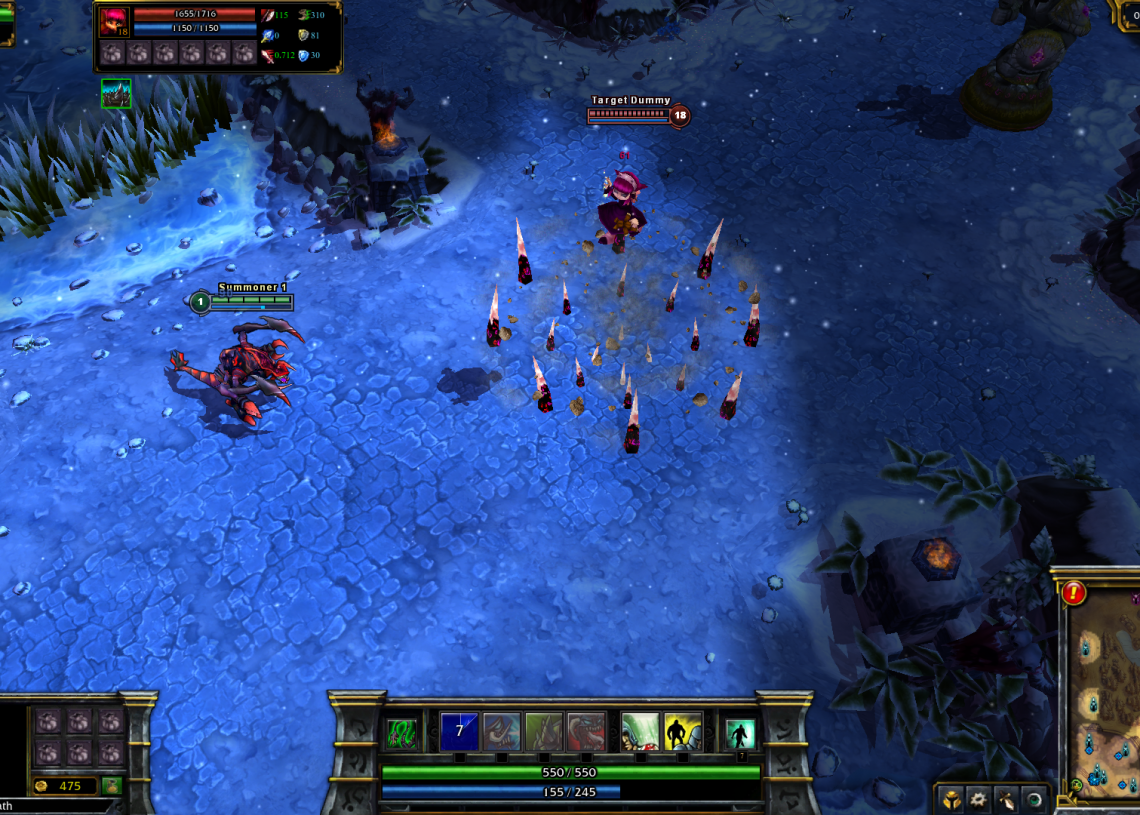Select the target's pink-haired champion portrait
Screen dimensions: 1140x815
[113, 22]
